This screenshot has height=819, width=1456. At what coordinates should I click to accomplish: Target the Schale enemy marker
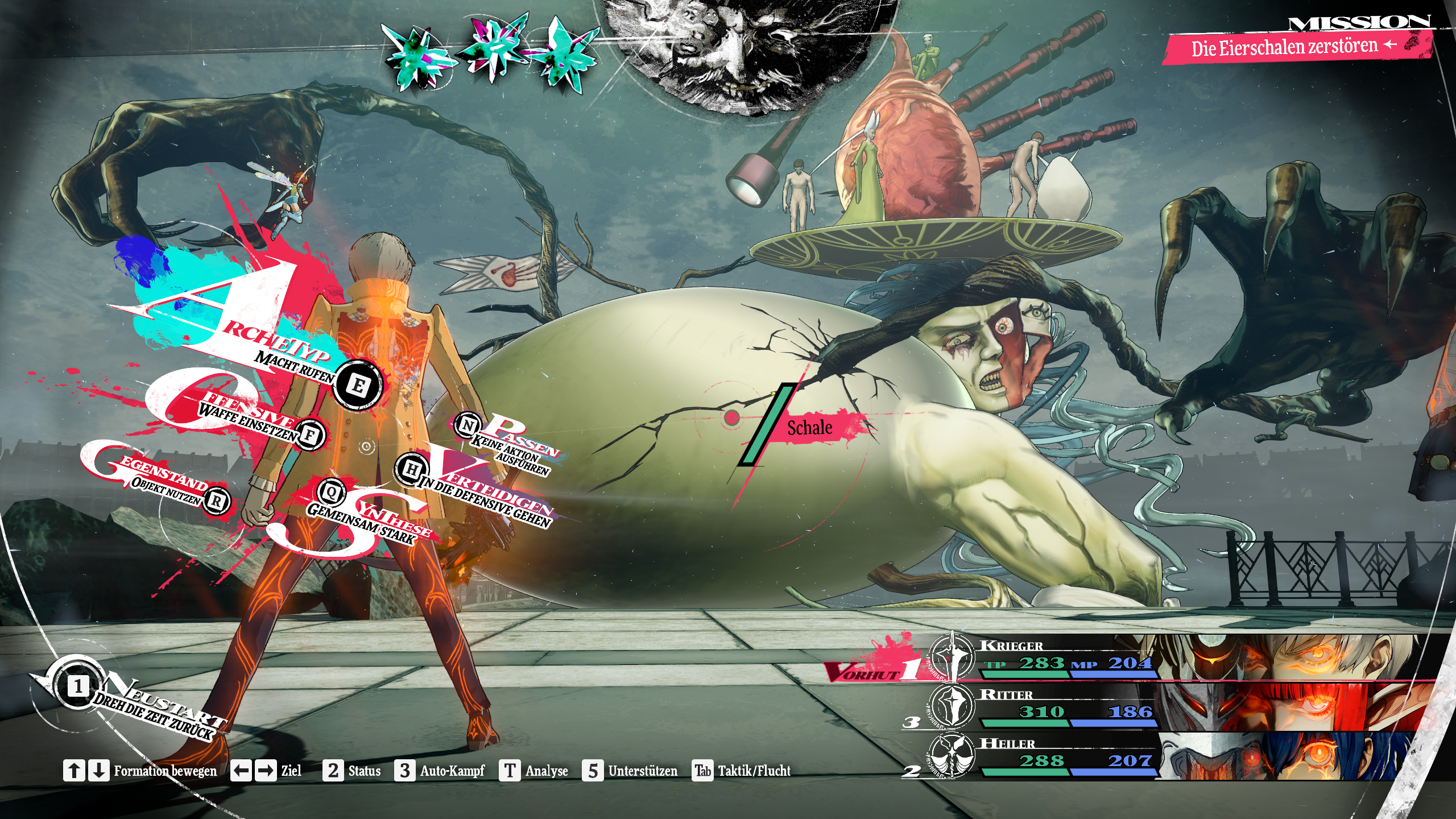(x=810, y=428)
